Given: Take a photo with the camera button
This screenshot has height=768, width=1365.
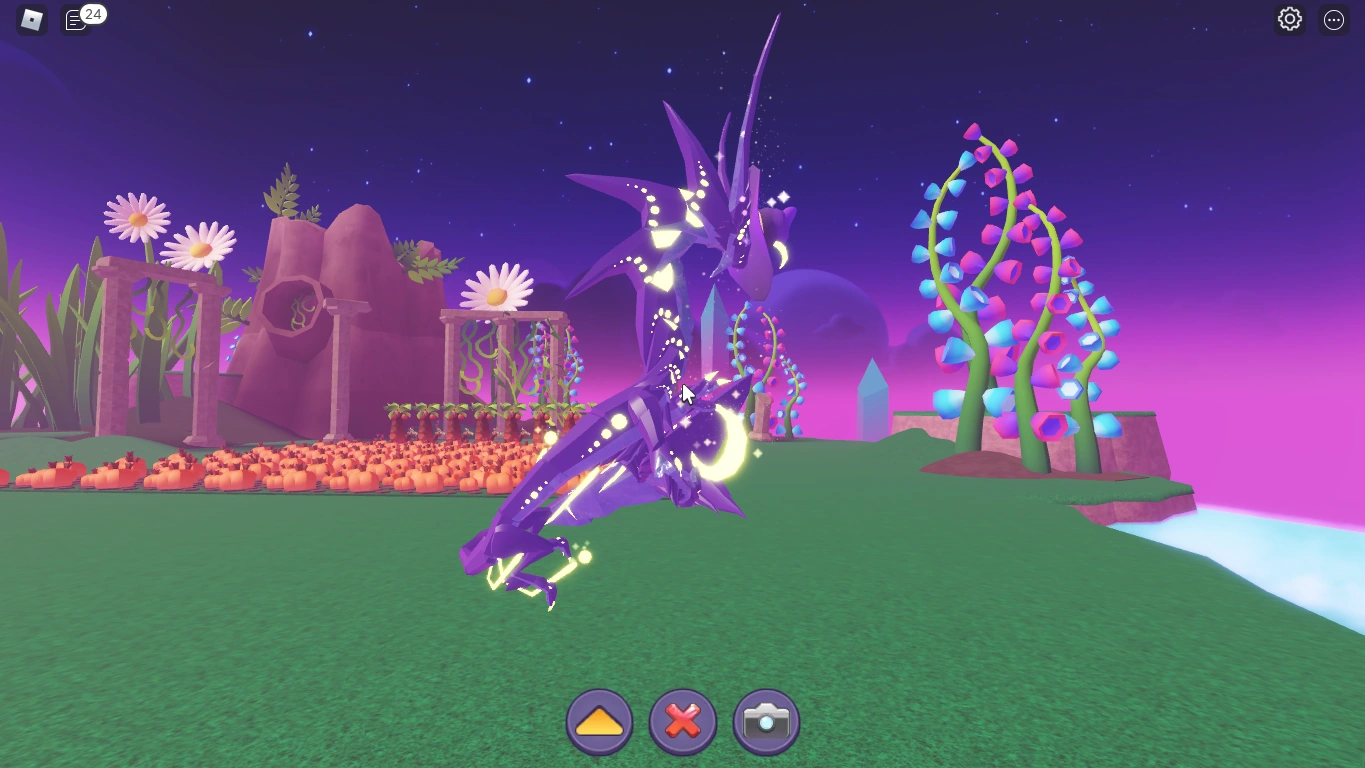Looking at the screenshot, I should coord(765,720).
